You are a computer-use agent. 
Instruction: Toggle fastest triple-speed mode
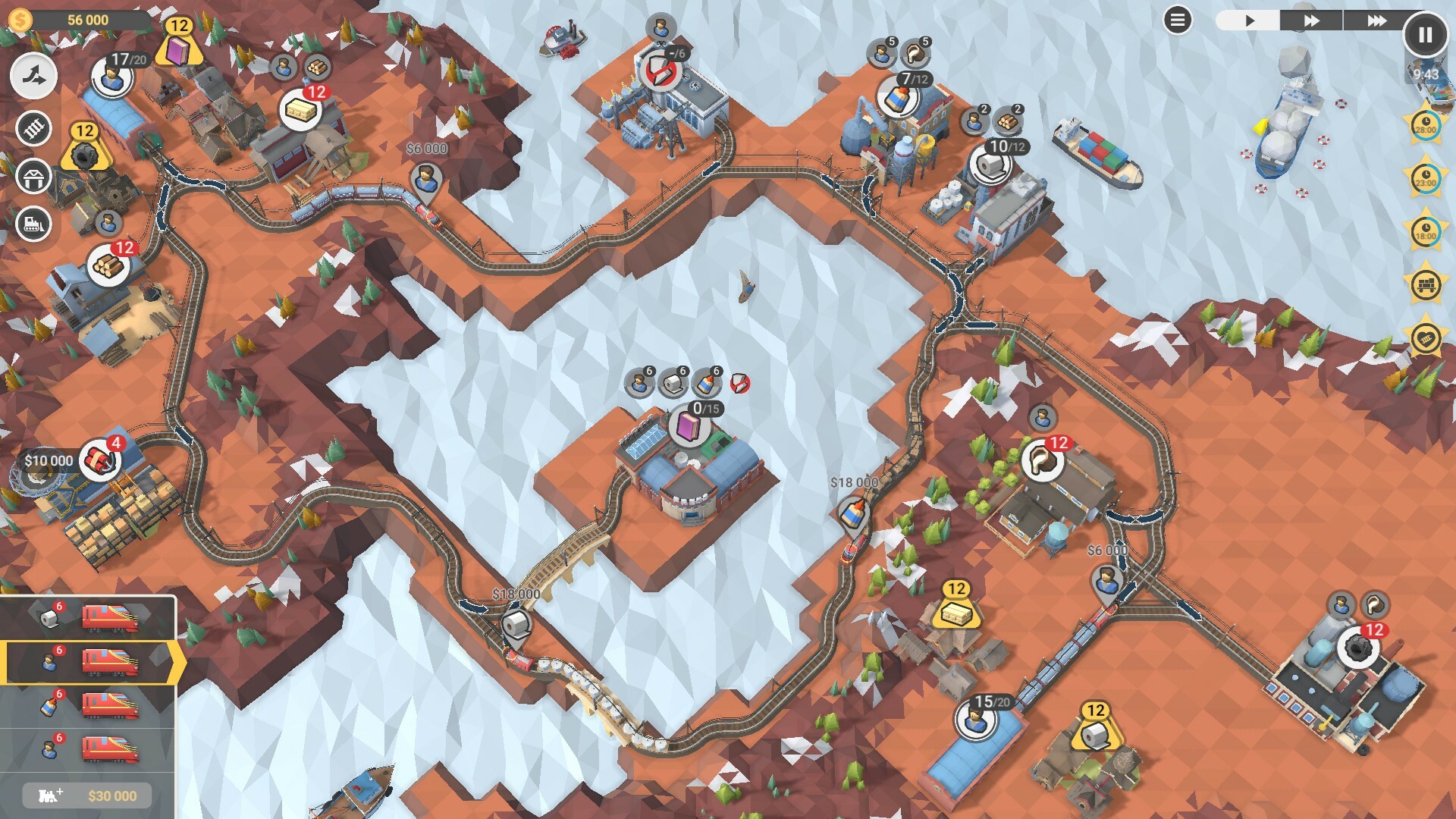1378,20
